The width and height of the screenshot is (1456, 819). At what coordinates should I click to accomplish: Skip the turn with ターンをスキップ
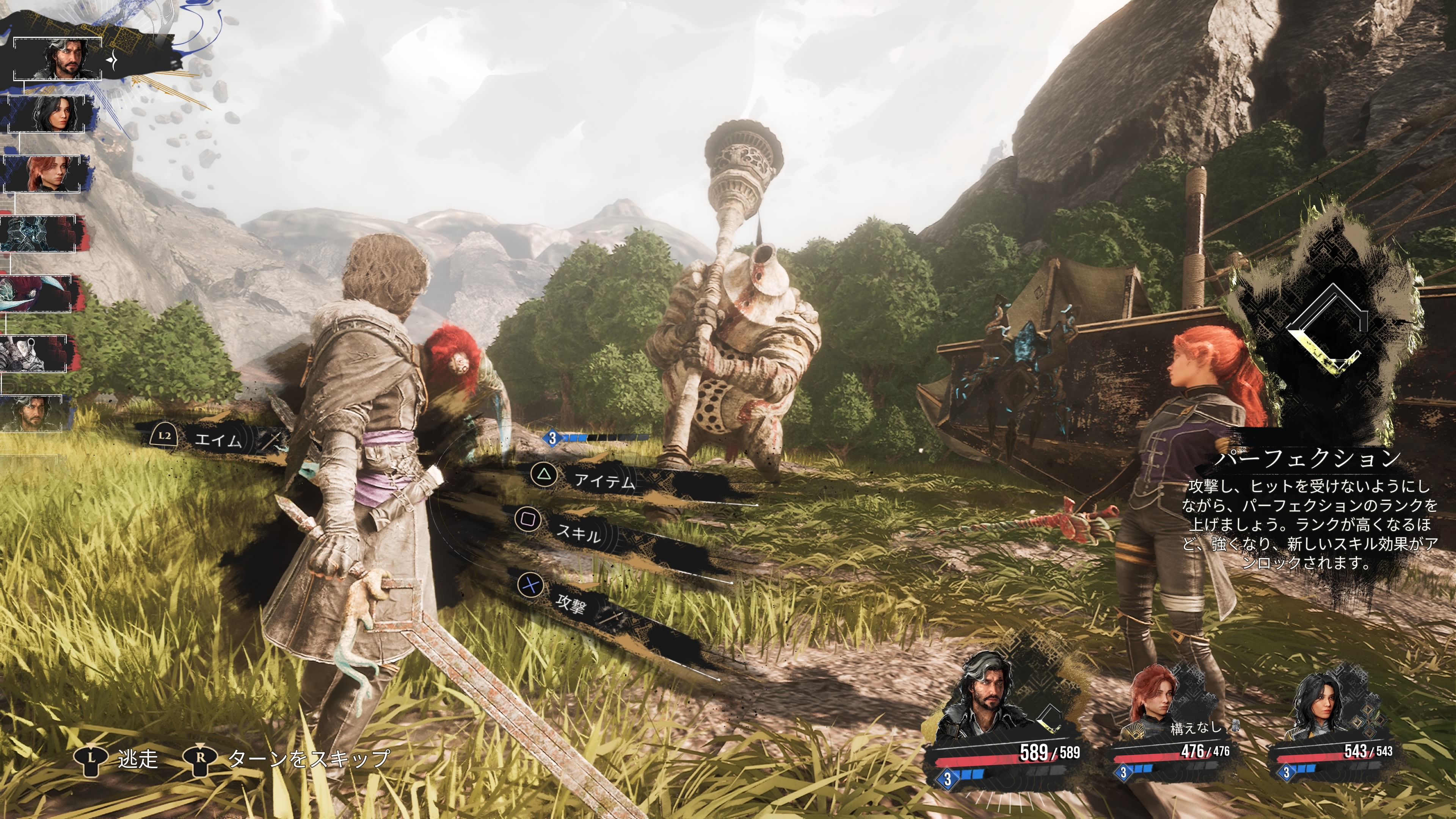[308, 758]
